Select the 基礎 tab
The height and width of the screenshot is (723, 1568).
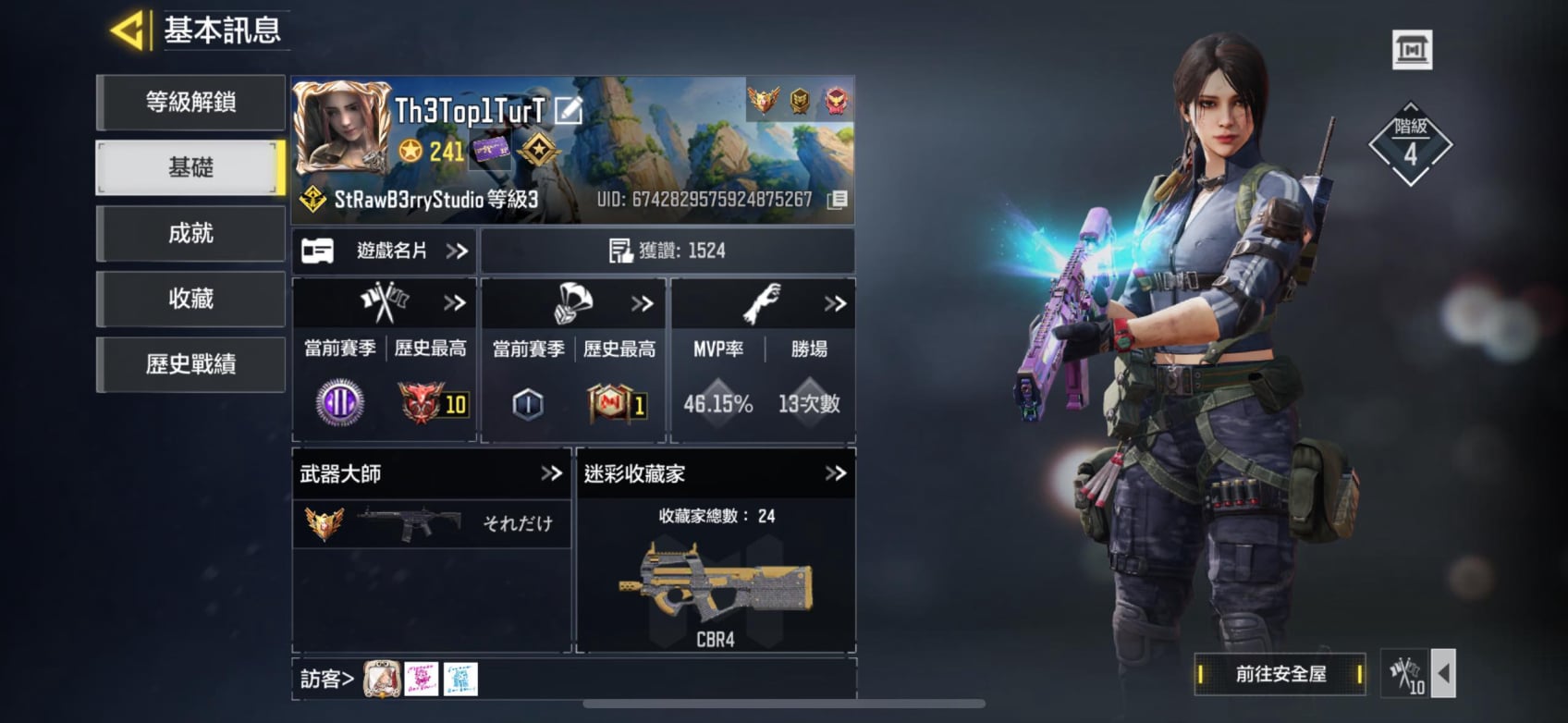pyautogui.click(x=190, y=167)
